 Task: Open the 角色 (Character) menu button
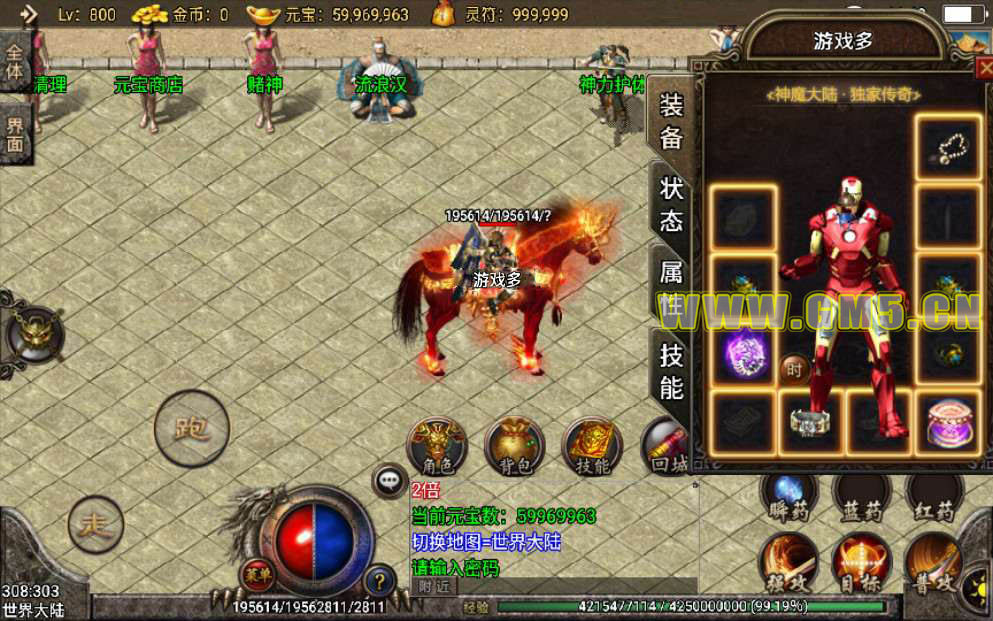tap(437, 446)
